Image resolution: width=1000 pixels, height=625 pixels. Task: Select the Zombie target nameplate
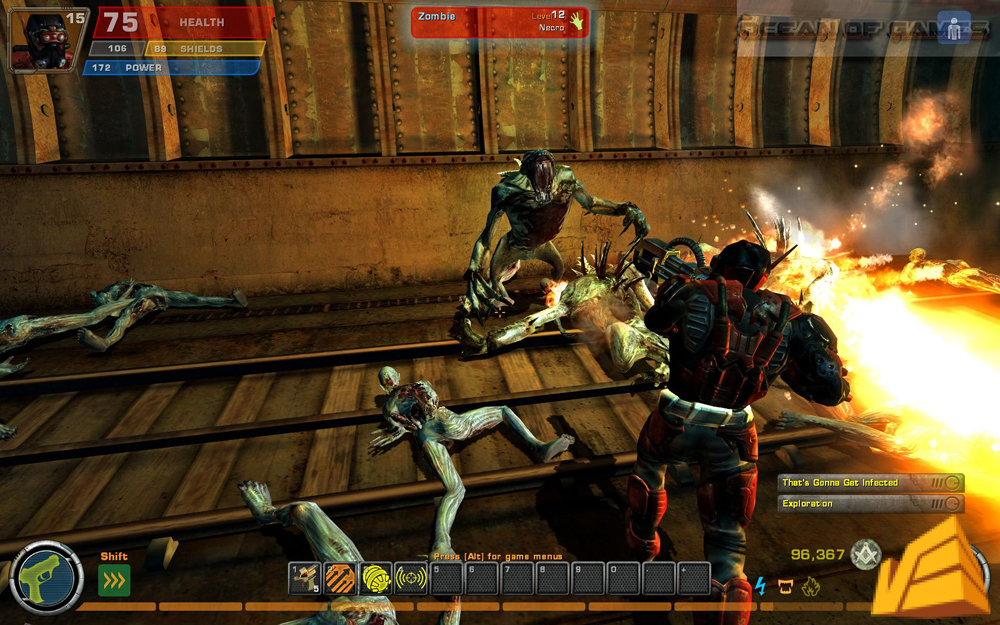point(499,22)
